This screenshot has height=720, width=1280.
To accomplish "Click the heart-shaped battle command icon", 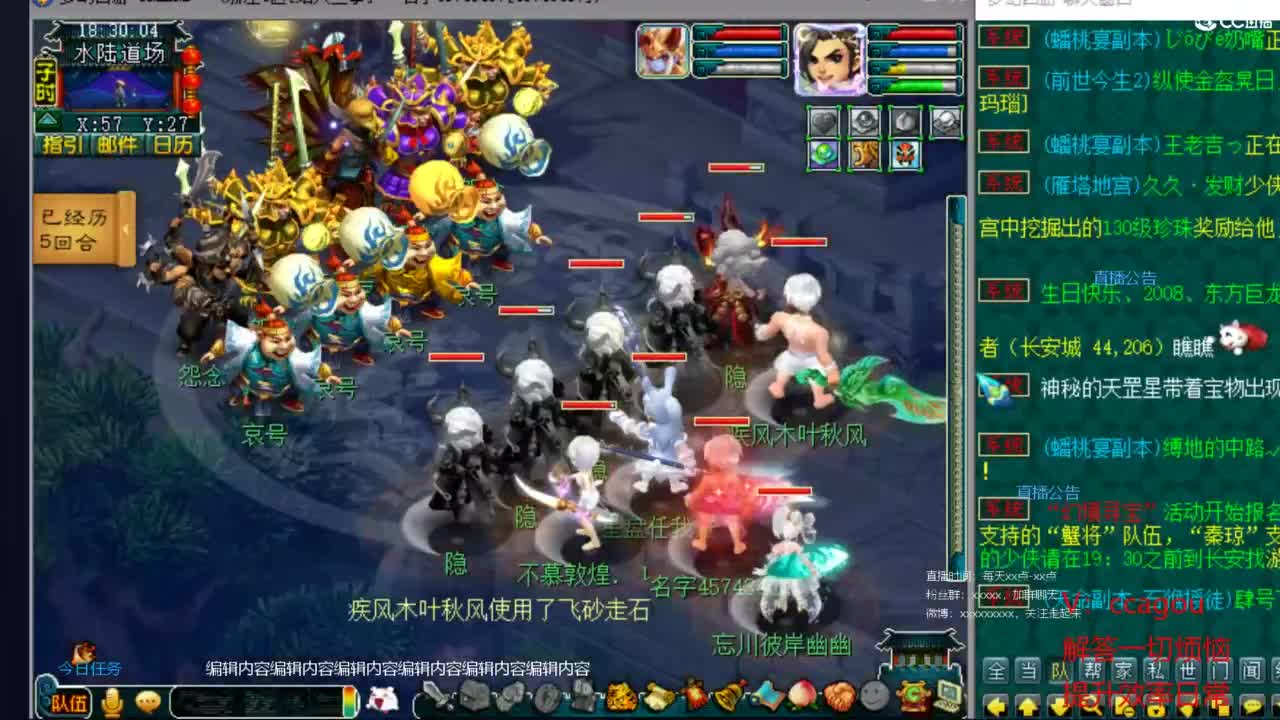I will pyautogui.click(x=823, y=122).
